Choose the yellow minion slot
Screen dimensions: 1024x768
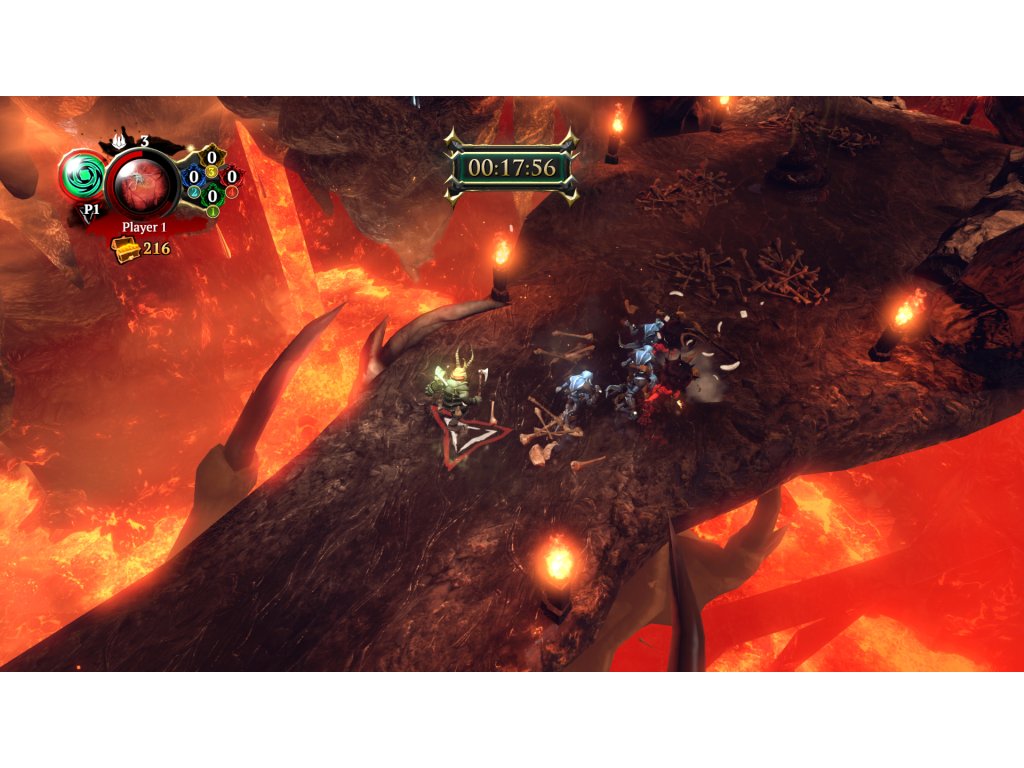pyautogui.click(x=212, y=158)
